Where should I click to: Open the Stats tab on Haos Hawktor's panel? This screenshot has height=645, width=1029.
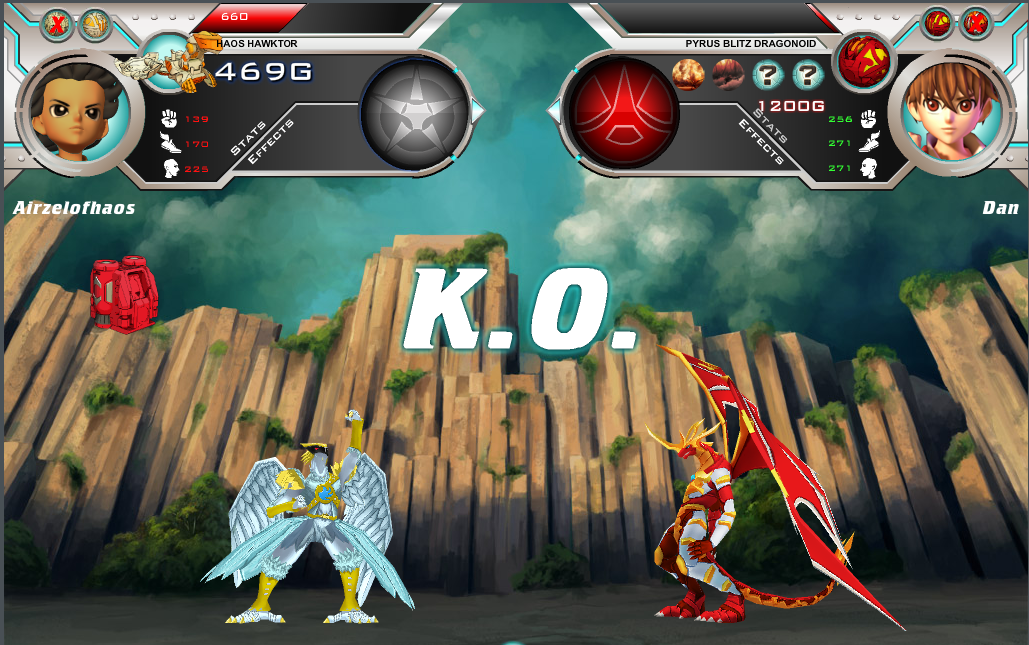point(248,138)
